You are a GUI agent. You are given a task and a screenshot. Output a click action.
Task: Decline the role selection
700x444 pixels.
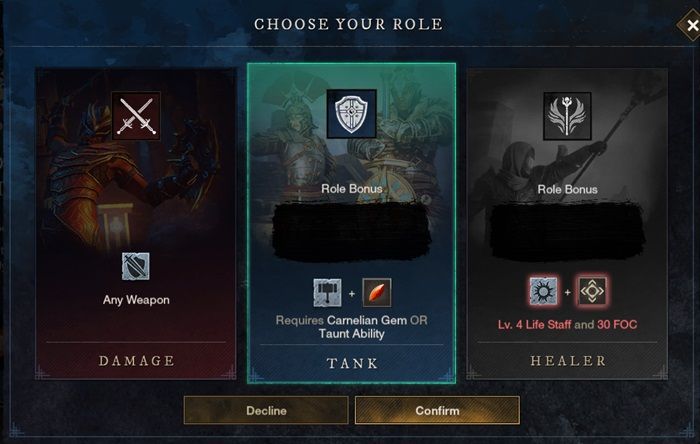tap(266, 410)
